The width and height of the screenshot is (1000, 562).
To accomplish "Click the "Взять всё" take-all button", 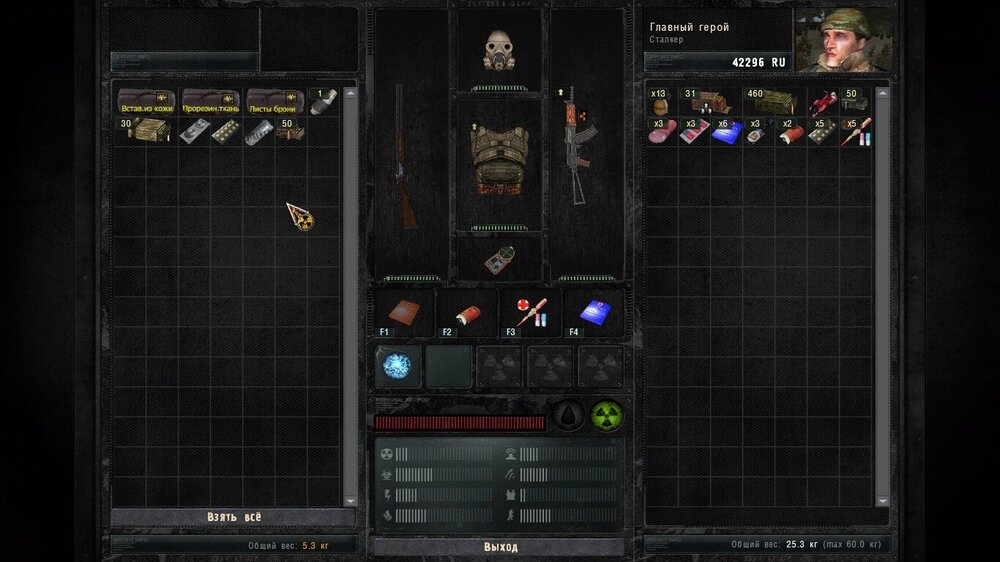I will click(x=233, y=517).
